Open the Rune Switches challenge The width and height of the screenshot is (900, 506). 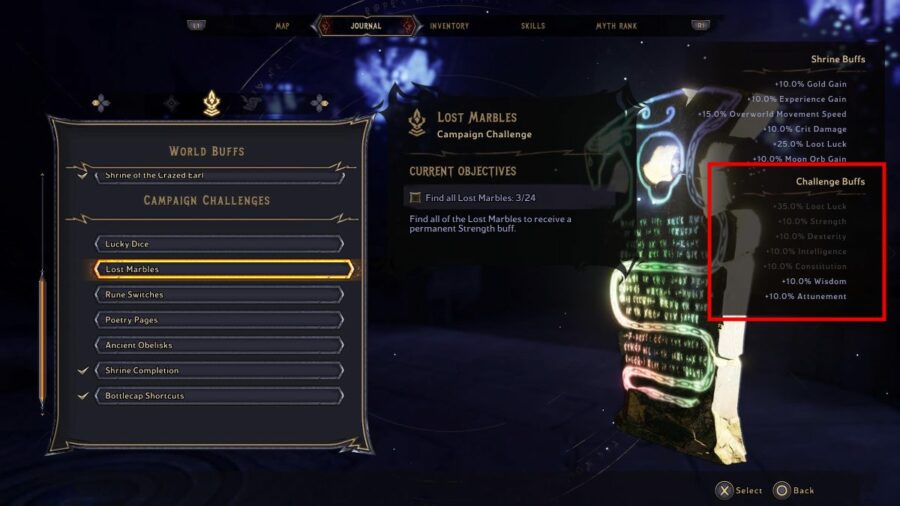218,295
